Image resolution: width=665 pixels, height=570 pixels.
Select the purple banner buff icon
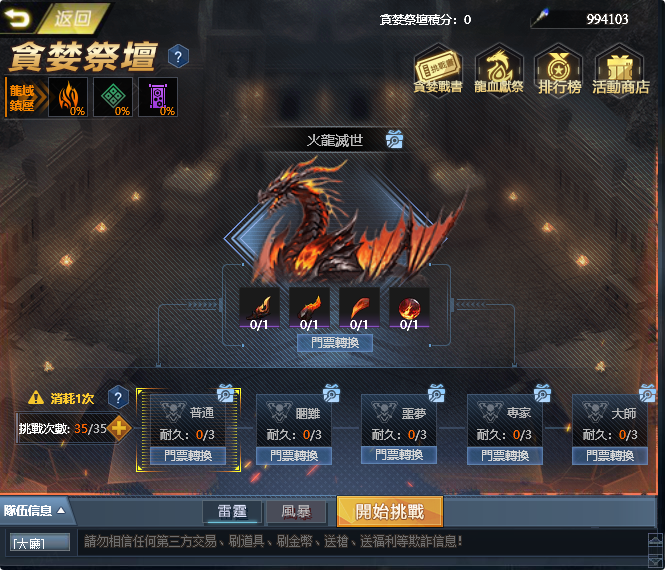click(157, 97)
